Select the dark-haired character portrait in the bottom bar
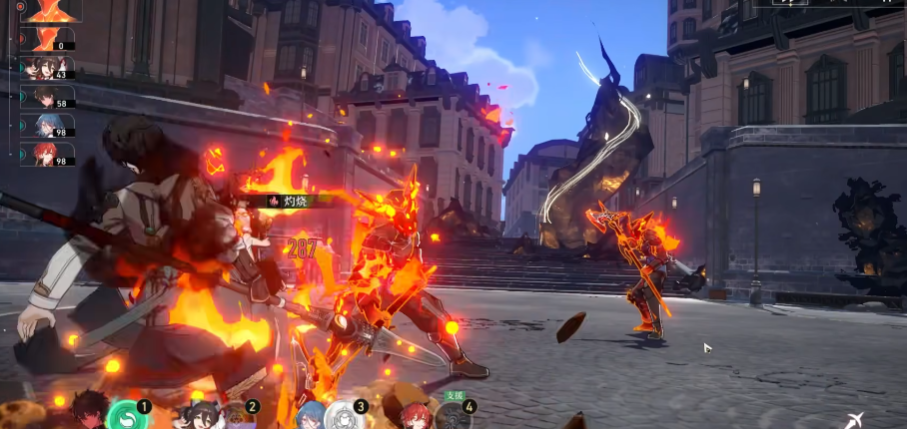 pyautogui.click(x=90, y=410)
